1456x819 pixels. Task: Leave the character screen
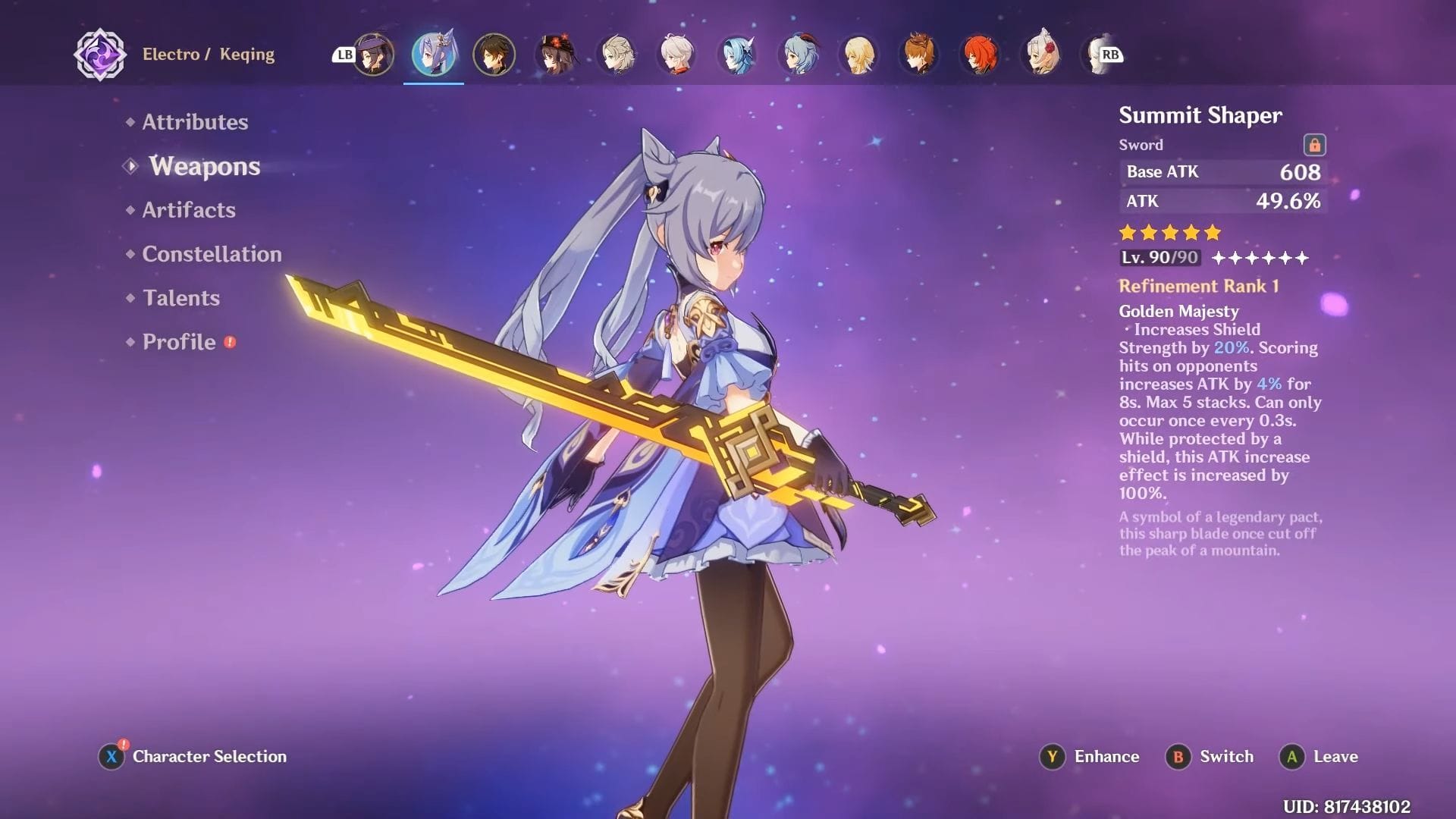point(1319,757)
